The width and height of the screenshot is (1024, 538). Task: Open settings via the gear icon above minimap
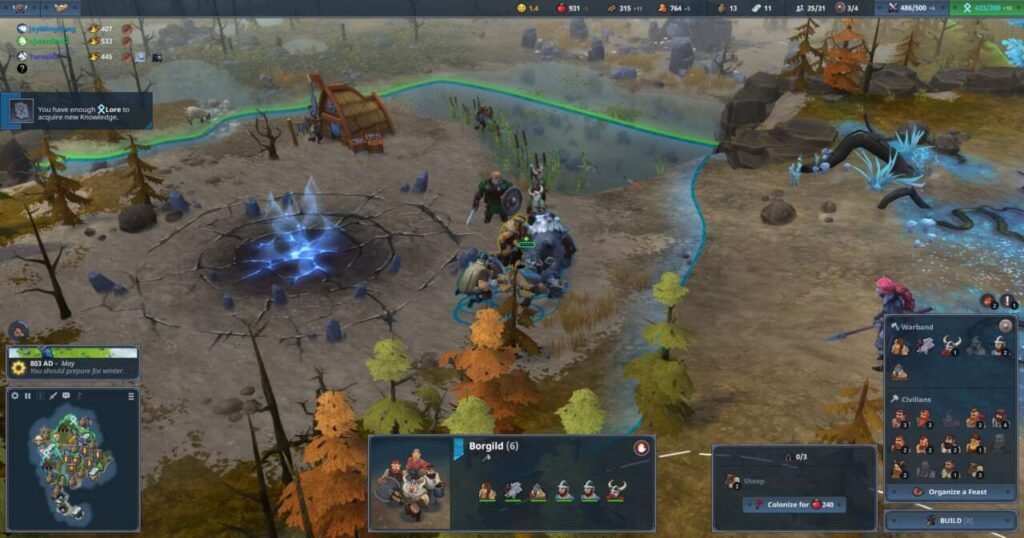15,396
